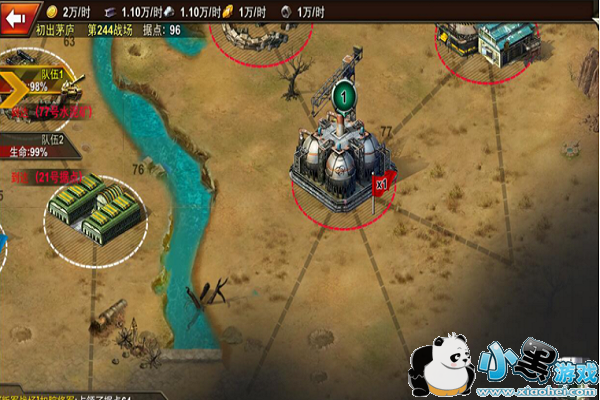Click the red x1 flag marker
Viewport: 600px width, 400px height.
(382, 183)
